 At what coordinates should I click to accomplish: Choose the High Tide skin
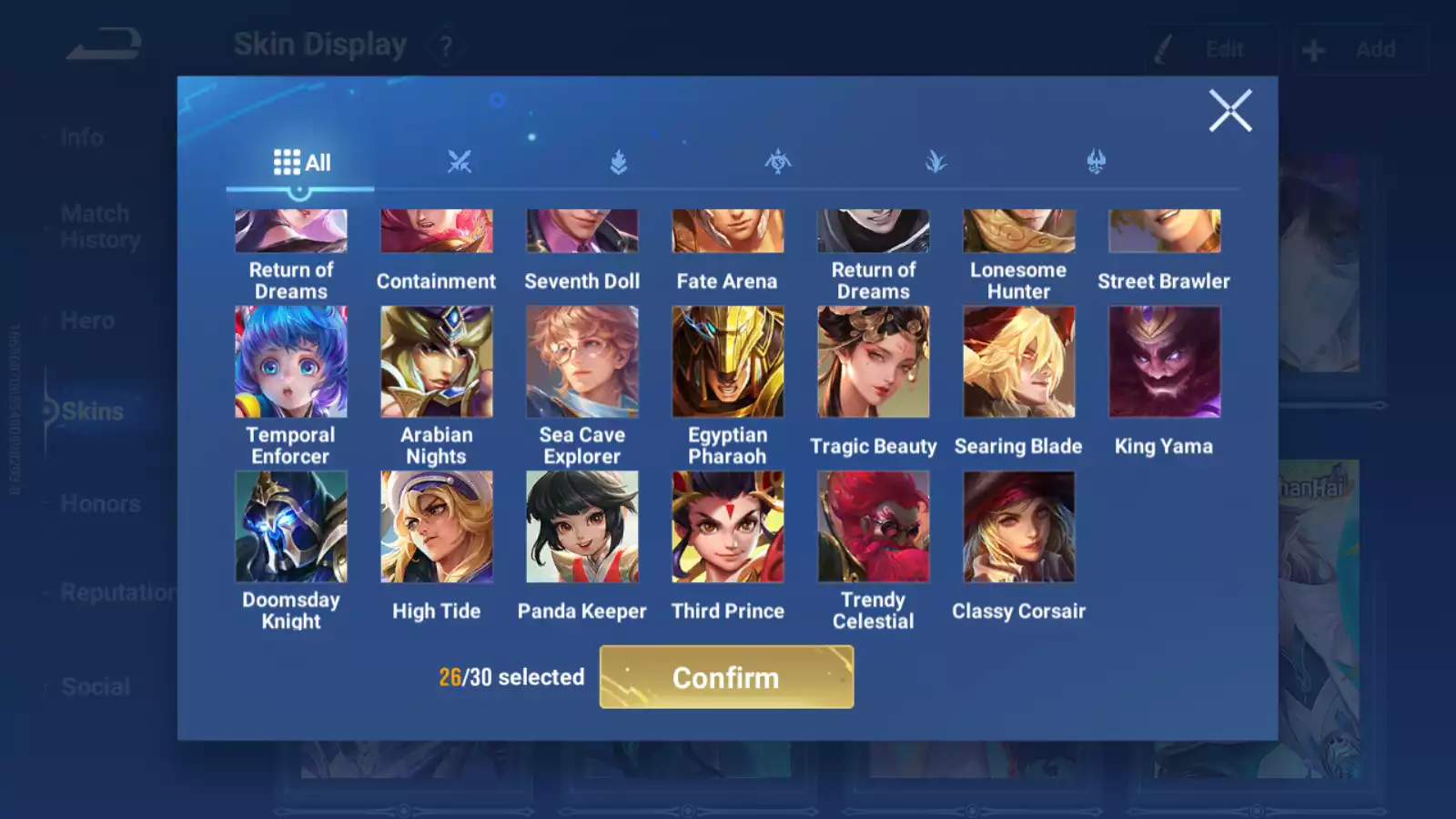pos(437,527)
